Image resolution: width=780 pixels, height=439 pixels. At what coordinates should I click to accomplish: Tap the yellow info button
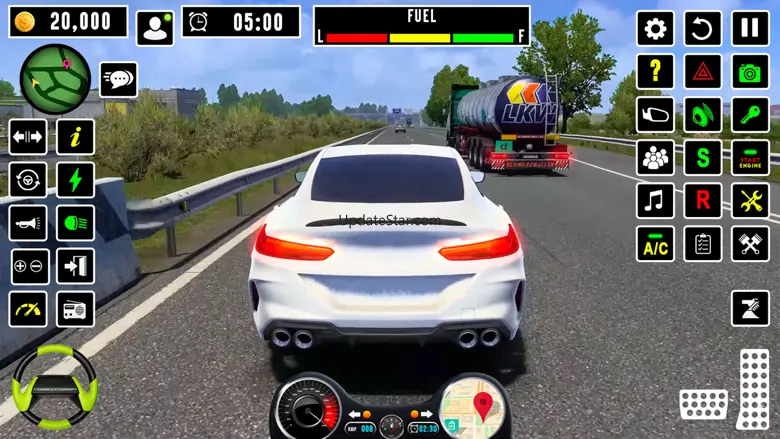click(x=75, y=137)
